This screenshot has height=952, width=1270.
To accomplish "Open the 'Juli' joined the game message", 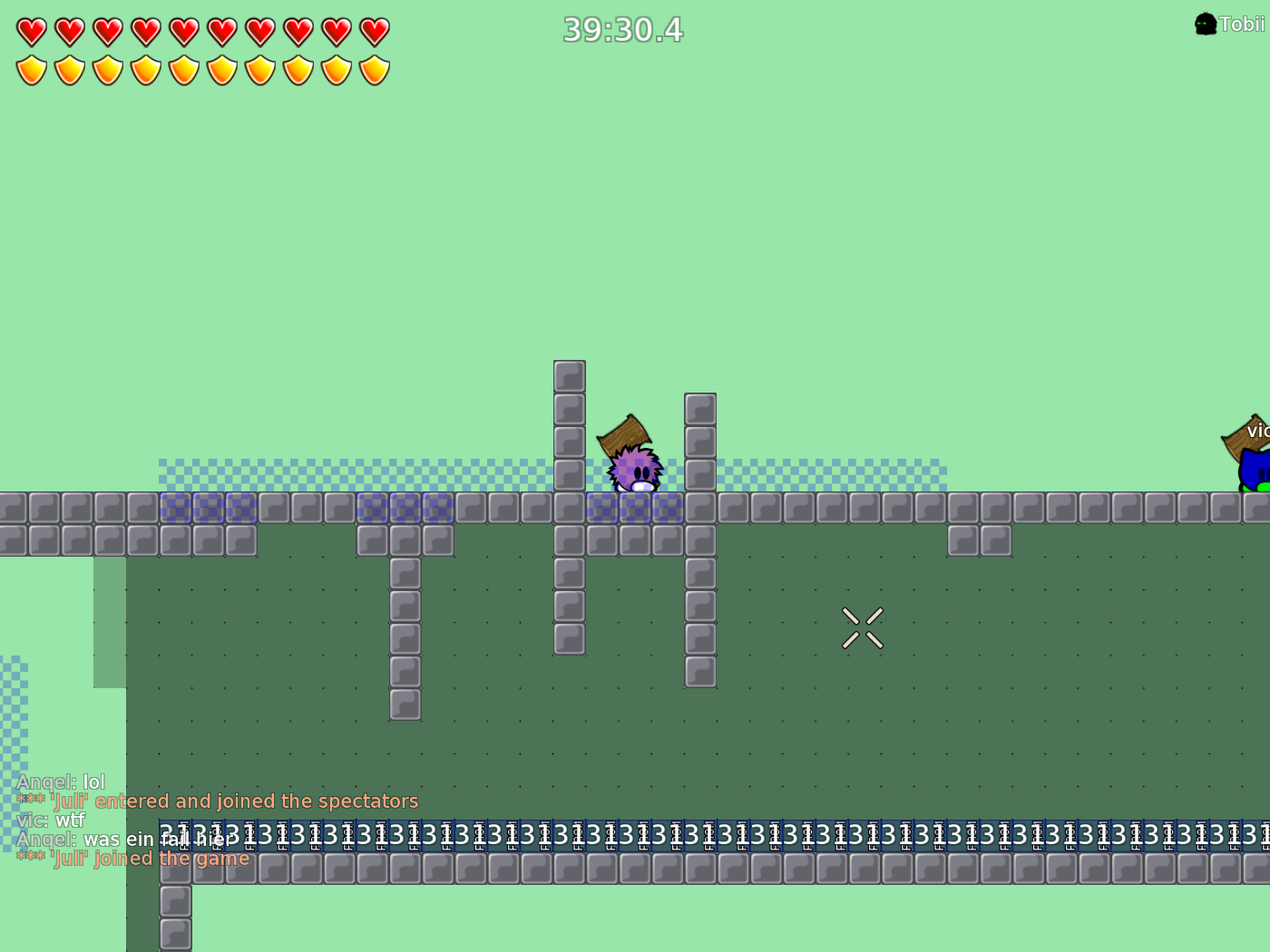I will [132, 858].
